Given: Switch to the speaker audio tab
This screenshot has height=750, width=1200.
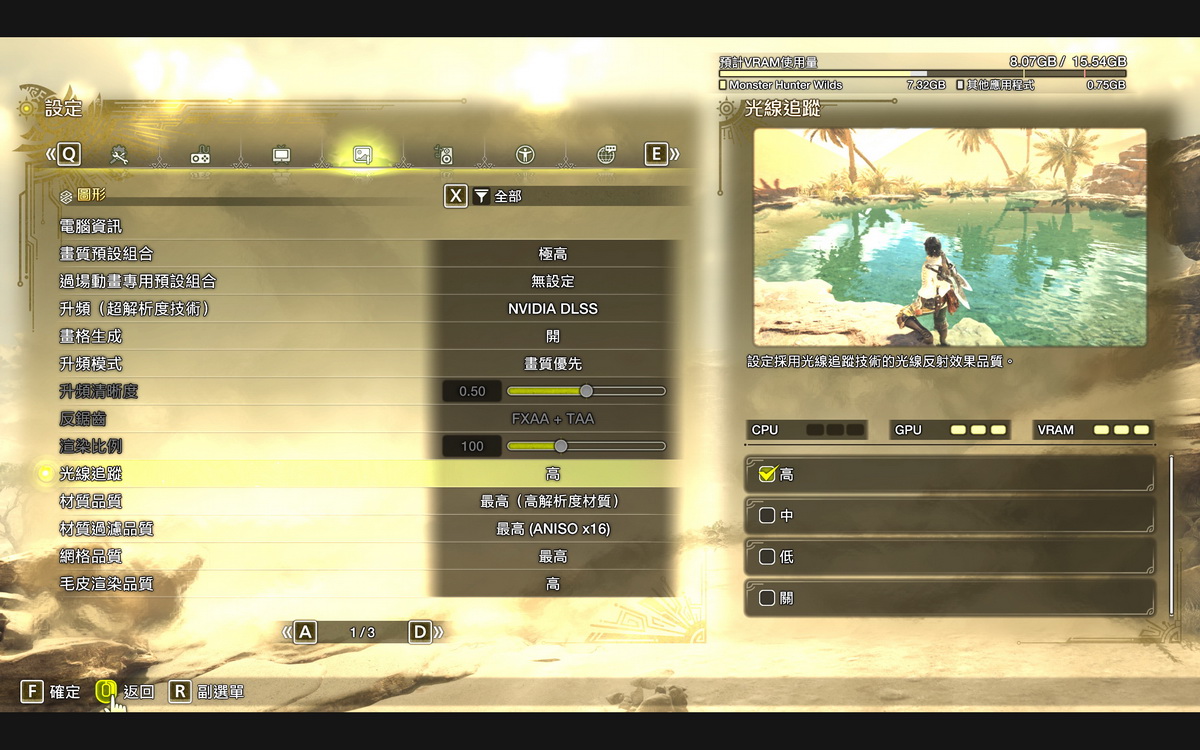Looking at the screenshot, I should (x=445, y=155).
